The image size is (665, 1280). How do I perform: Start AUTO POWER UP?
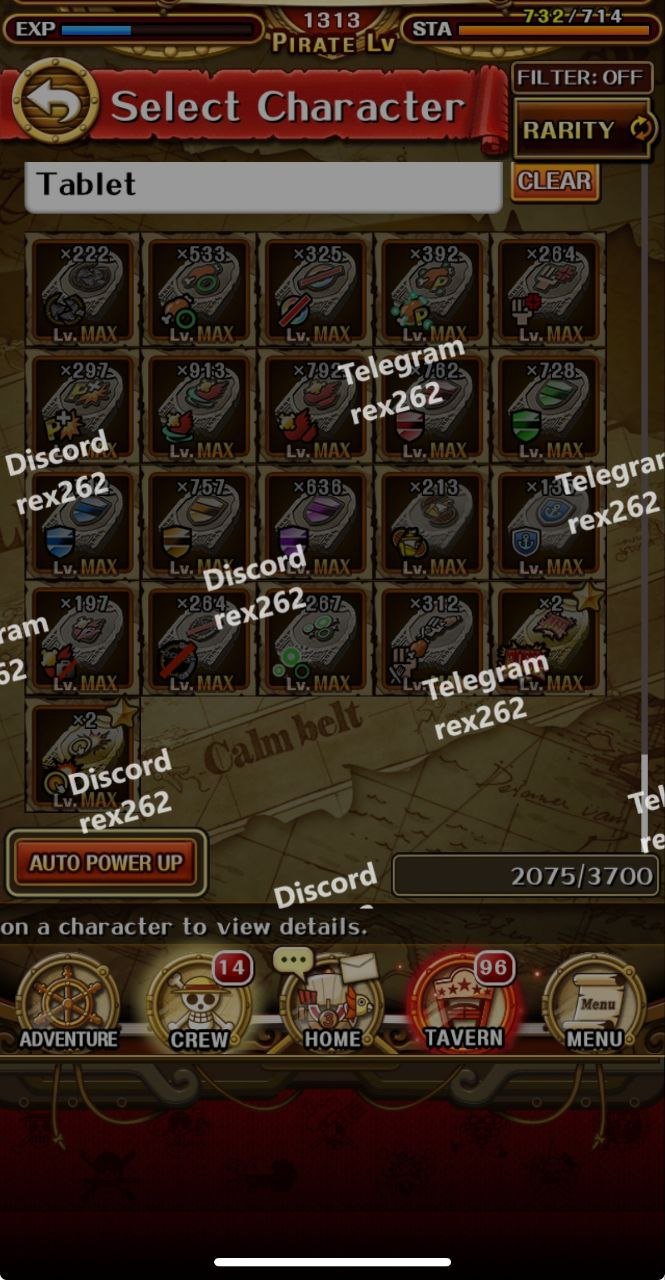coord(106,862)
